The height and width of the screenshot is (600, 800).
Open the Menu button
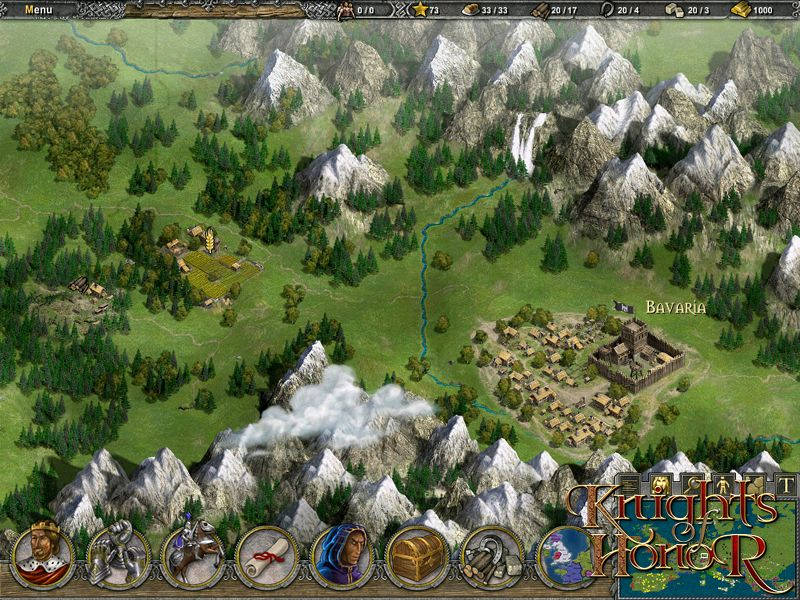(x=38, y=9)
